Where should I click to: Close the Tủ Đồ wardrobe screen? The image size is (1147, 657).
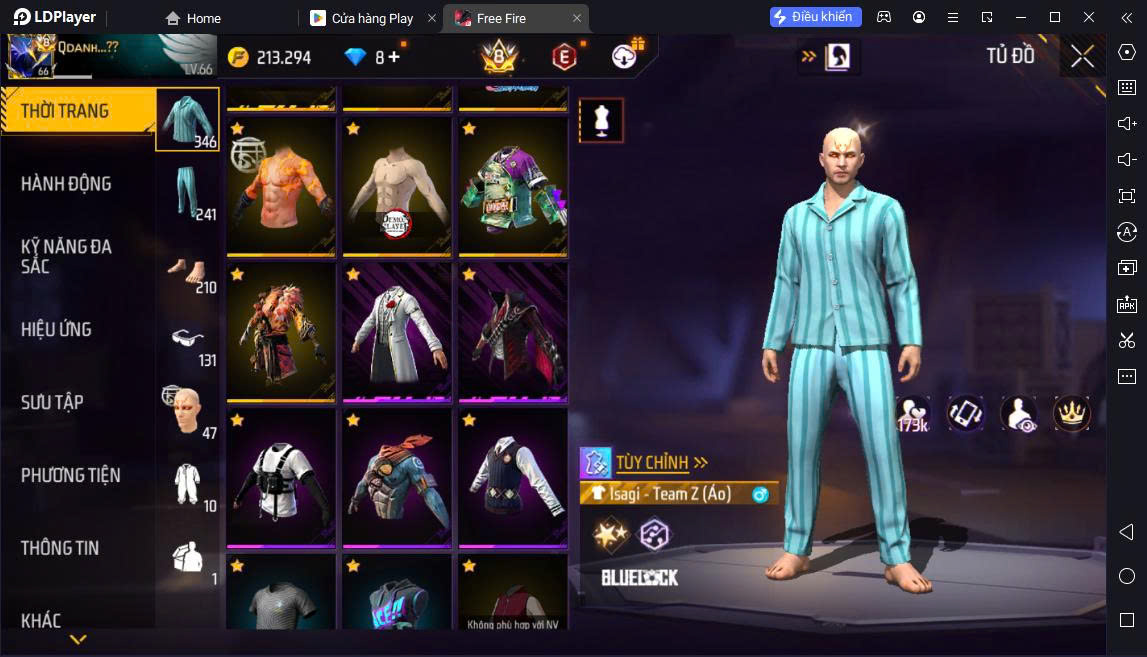pyautogui.click(x=1082, y=57)
